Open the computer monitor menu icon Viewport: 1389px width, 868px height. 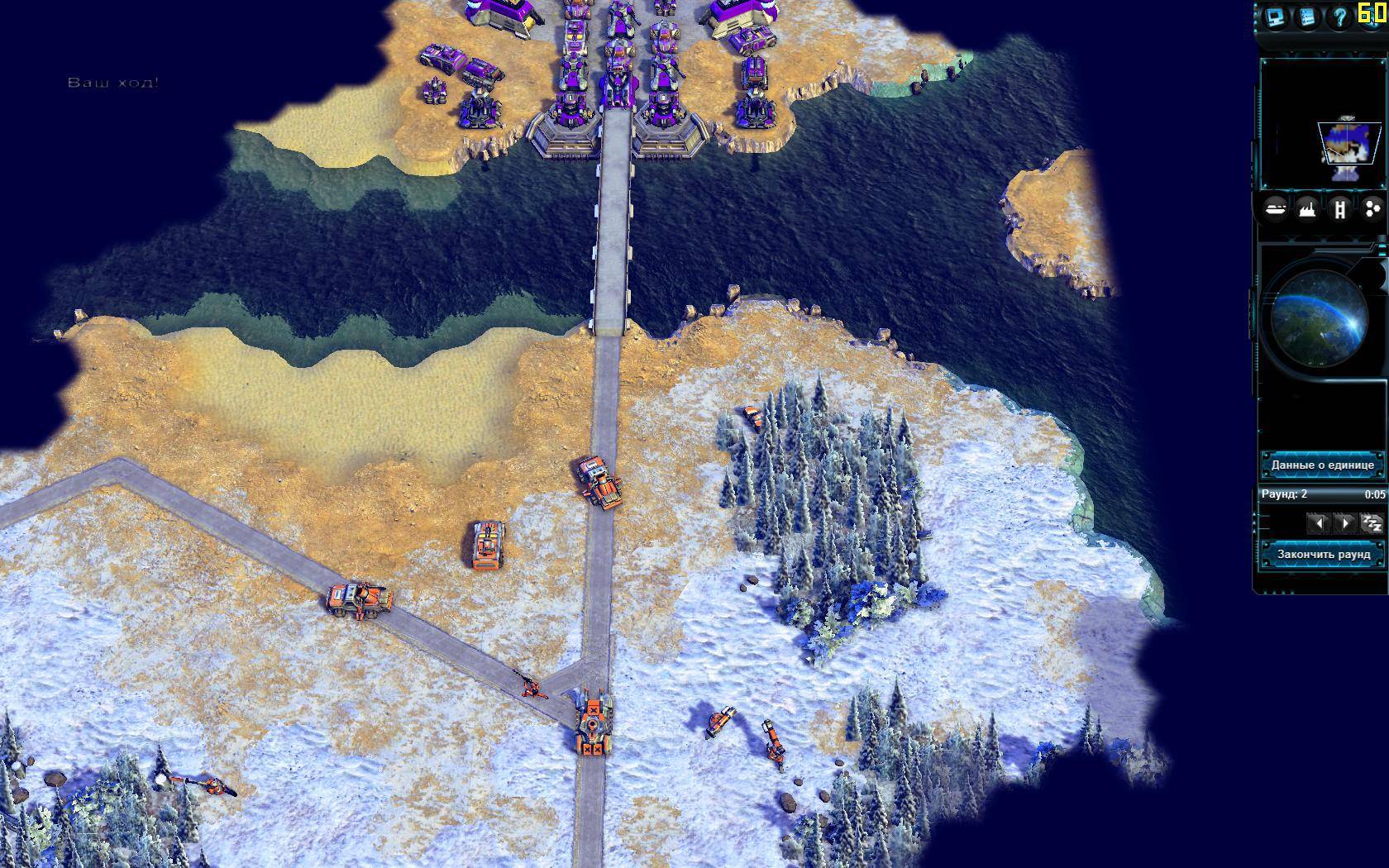coord(1274,17)
